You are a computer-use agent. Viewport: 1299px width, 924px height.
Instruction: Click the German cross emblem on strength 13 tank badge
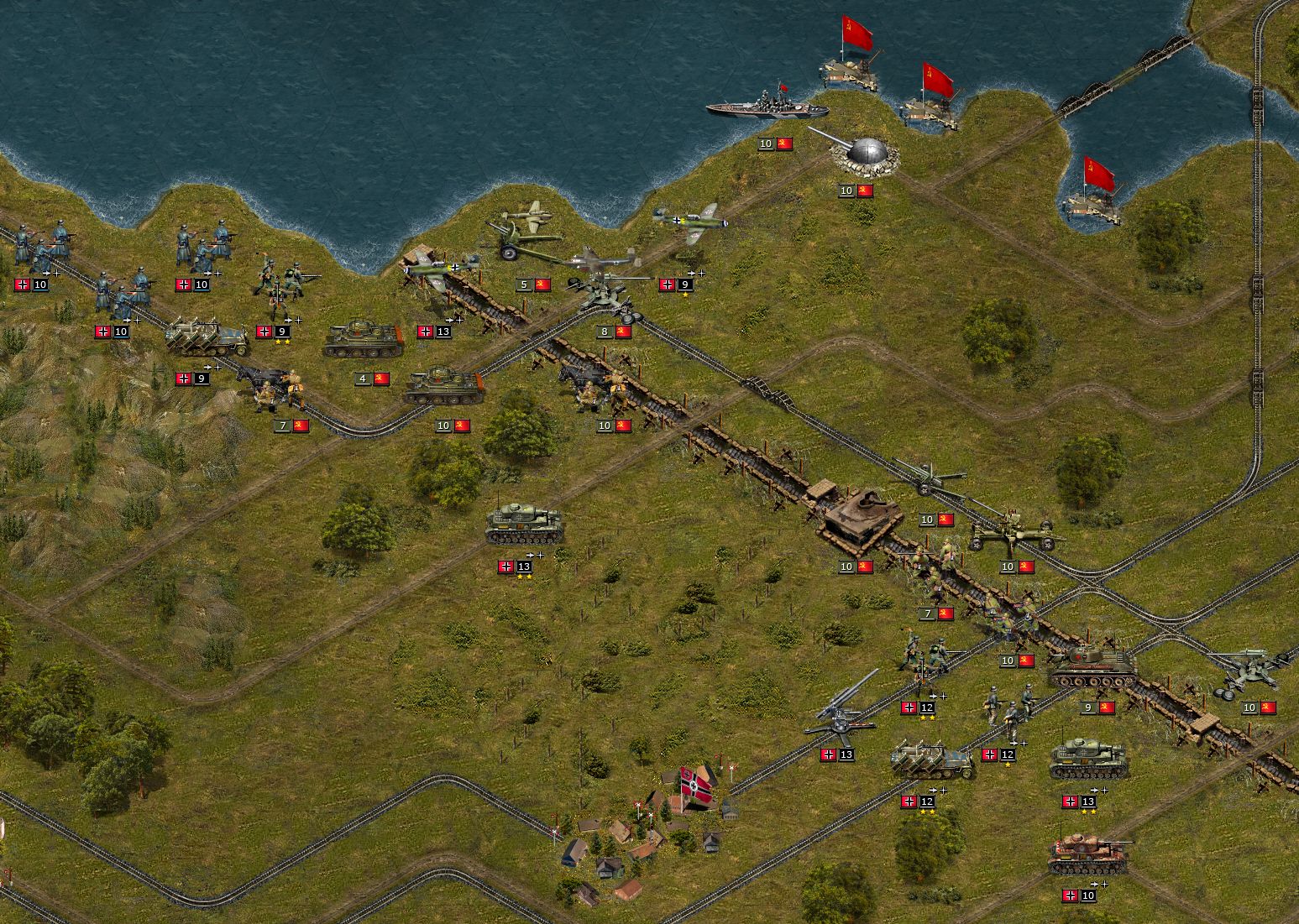pos(504,566)
